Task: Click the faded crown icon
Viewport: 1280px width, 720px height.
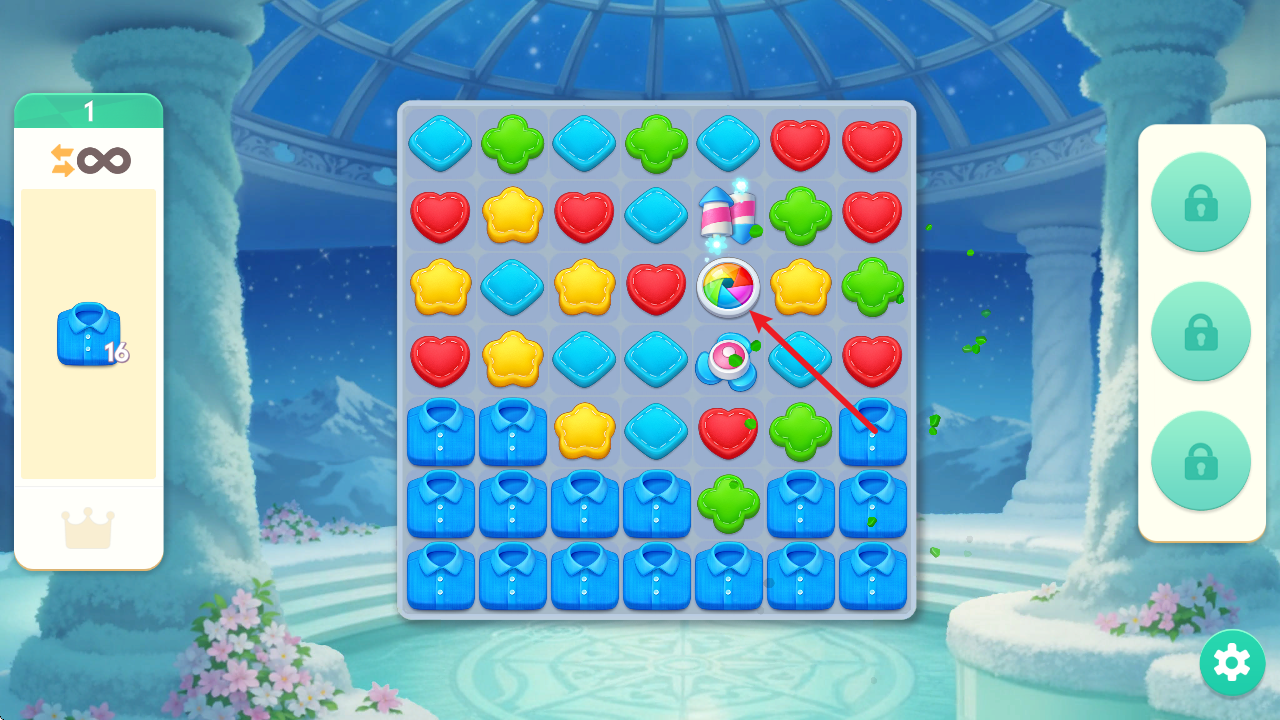Action: 89,528
